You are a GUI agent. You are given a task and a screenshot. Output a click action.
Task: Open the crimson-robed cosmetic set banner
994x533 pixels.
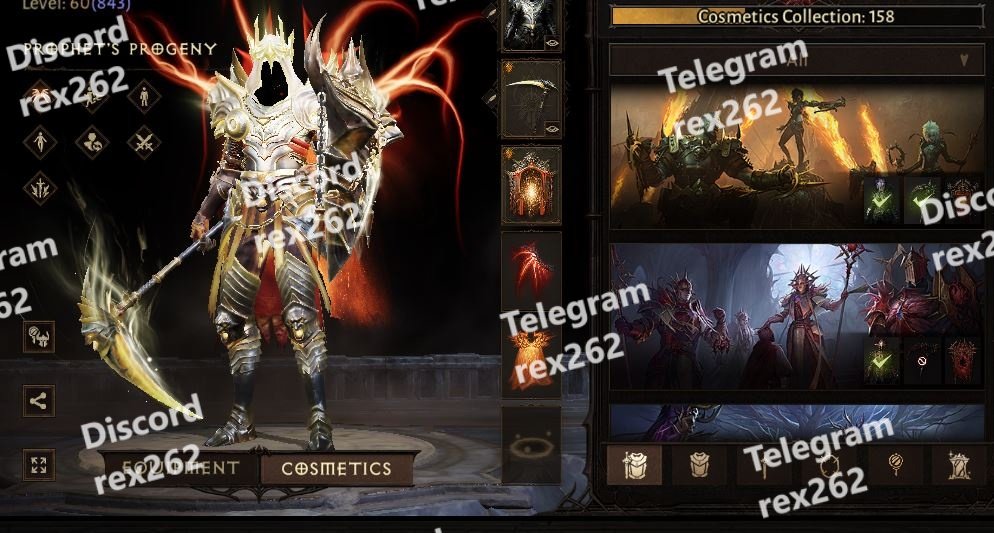click(730, 315)
